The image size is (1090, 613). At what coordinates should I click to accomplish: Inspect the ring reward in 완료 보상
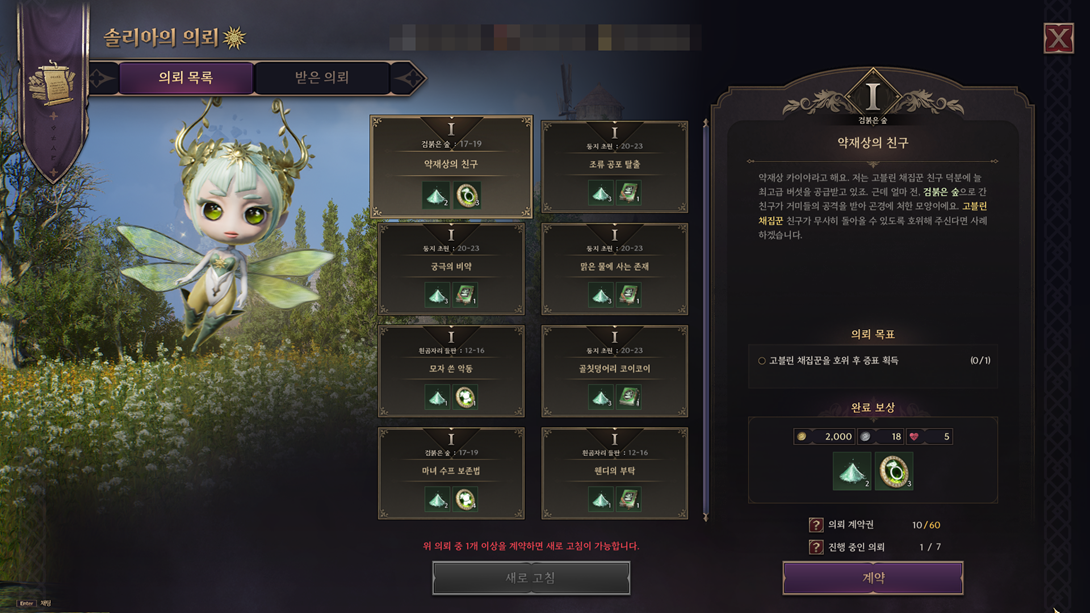[x=894, y=472]
